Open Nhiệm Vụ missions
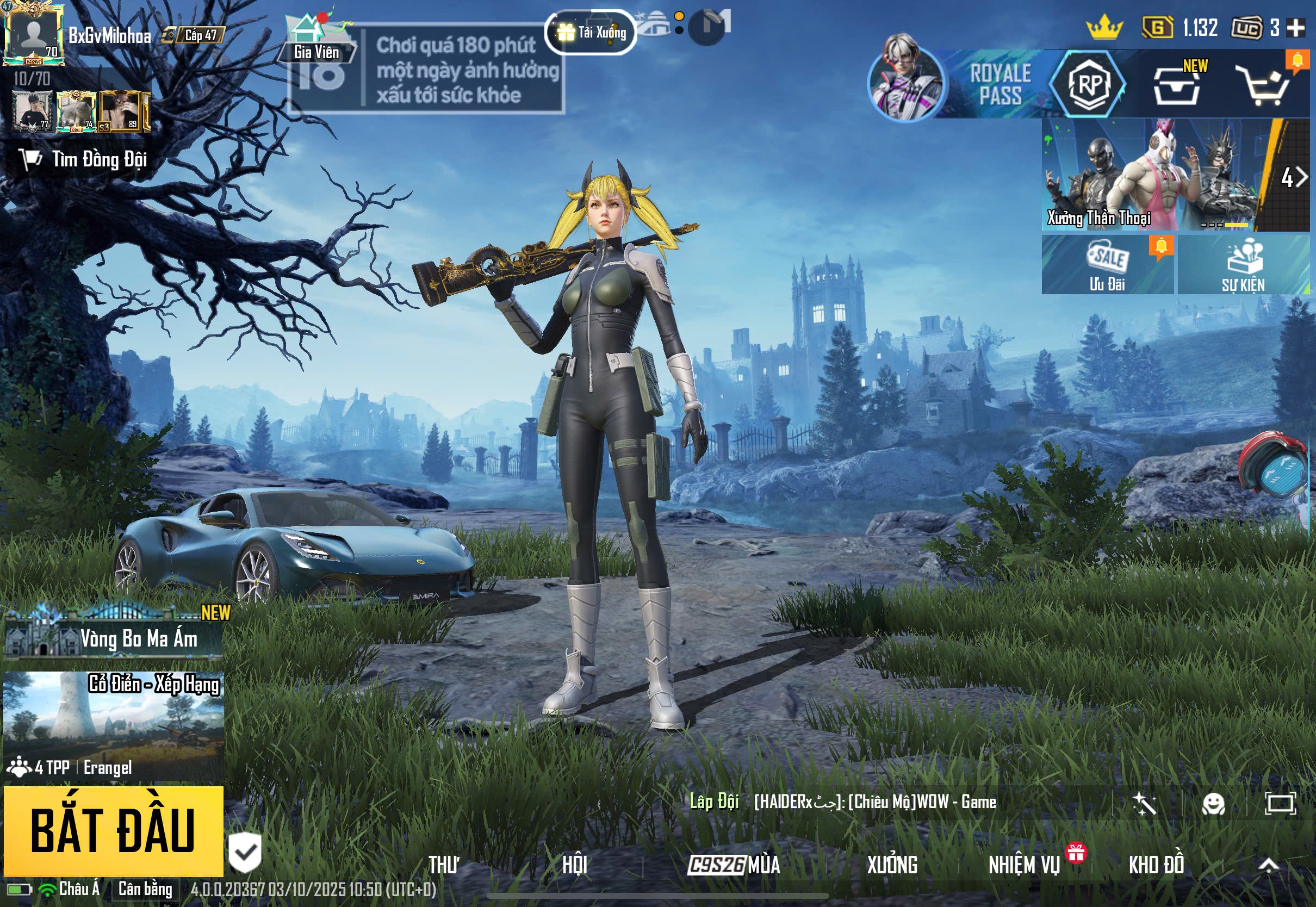 1024,865
